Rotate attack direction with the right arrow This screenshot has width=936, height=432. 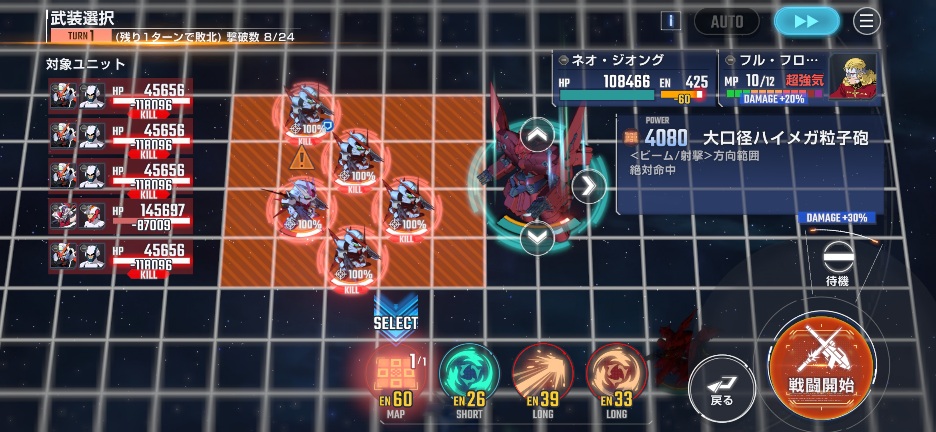[588, 186]
